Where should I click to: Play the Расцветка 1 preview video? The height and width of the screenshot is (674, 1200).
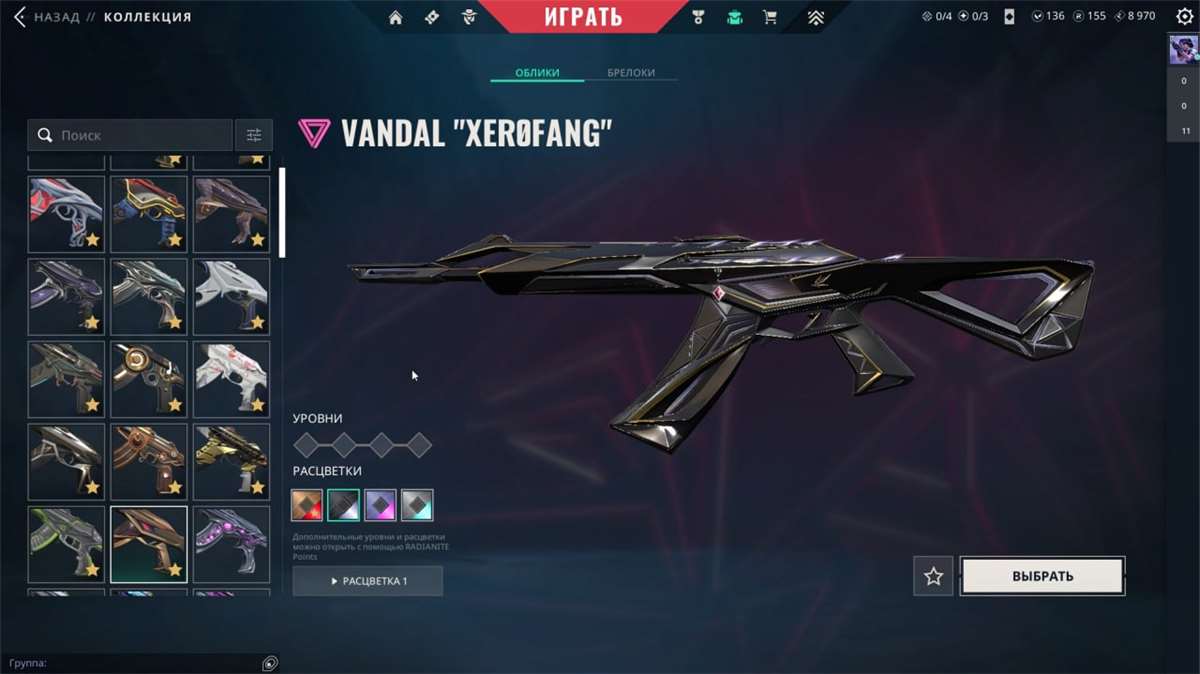[368, 581]
